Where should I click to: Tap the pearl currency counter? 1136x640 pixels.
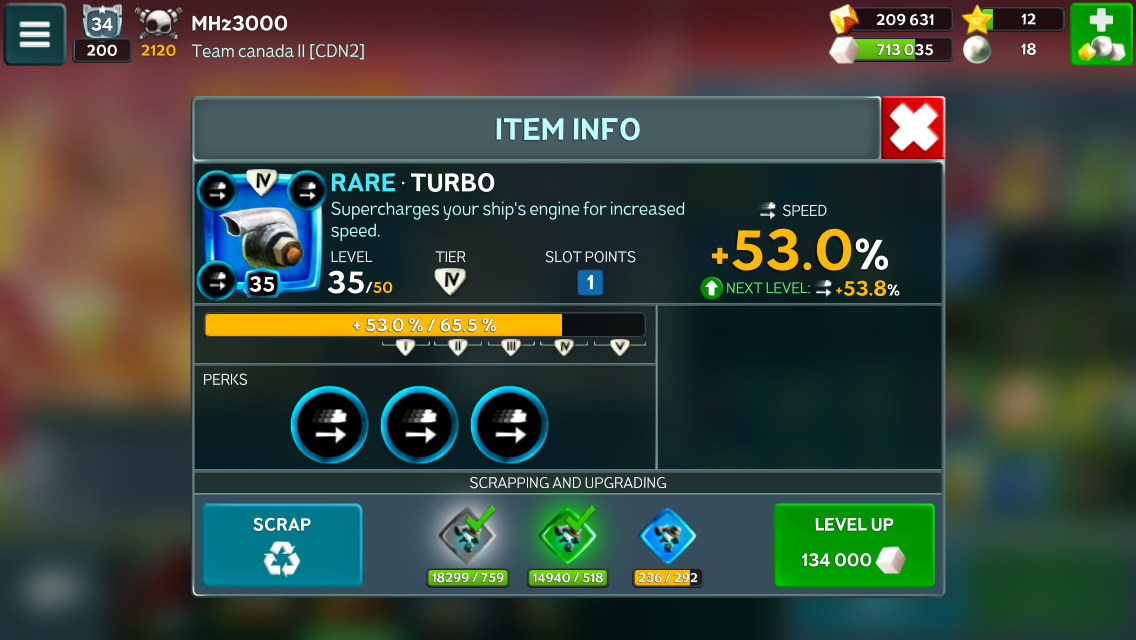click(x=1012, y=49)
